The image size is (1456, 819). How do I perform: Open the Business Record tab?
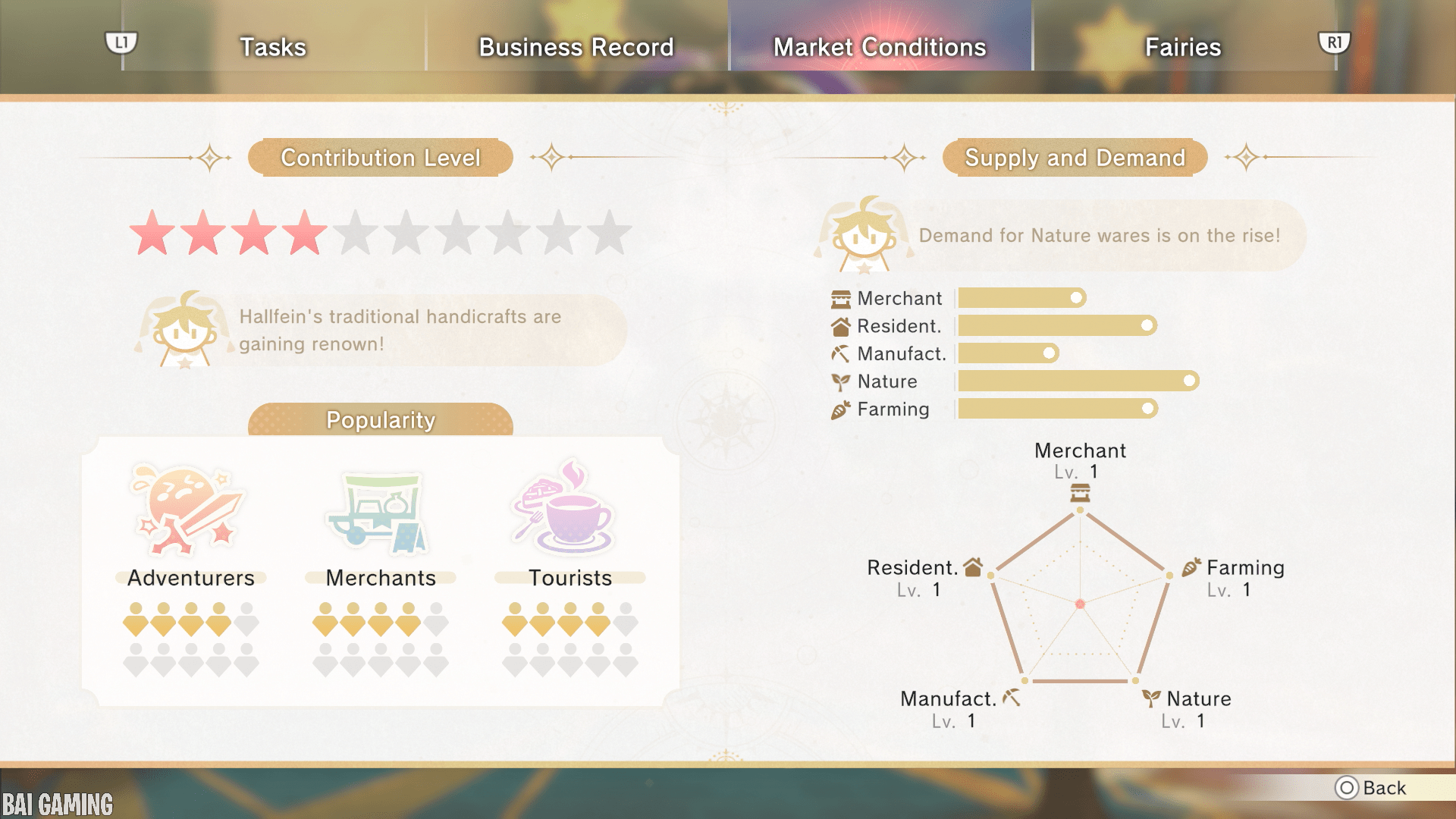576,47
